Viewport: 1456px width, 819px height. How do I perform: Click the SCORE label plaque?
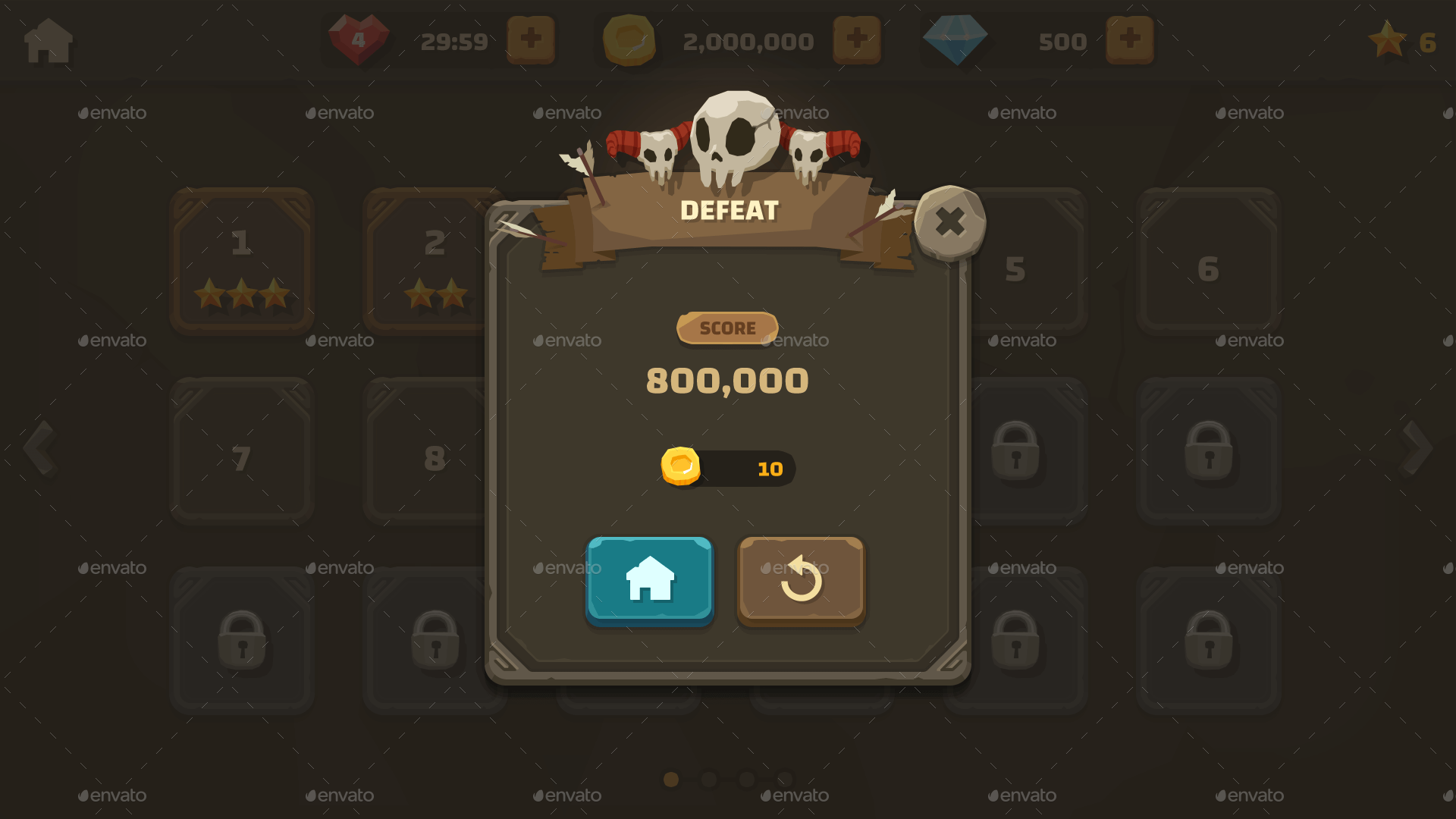click(x=727, y=328)
